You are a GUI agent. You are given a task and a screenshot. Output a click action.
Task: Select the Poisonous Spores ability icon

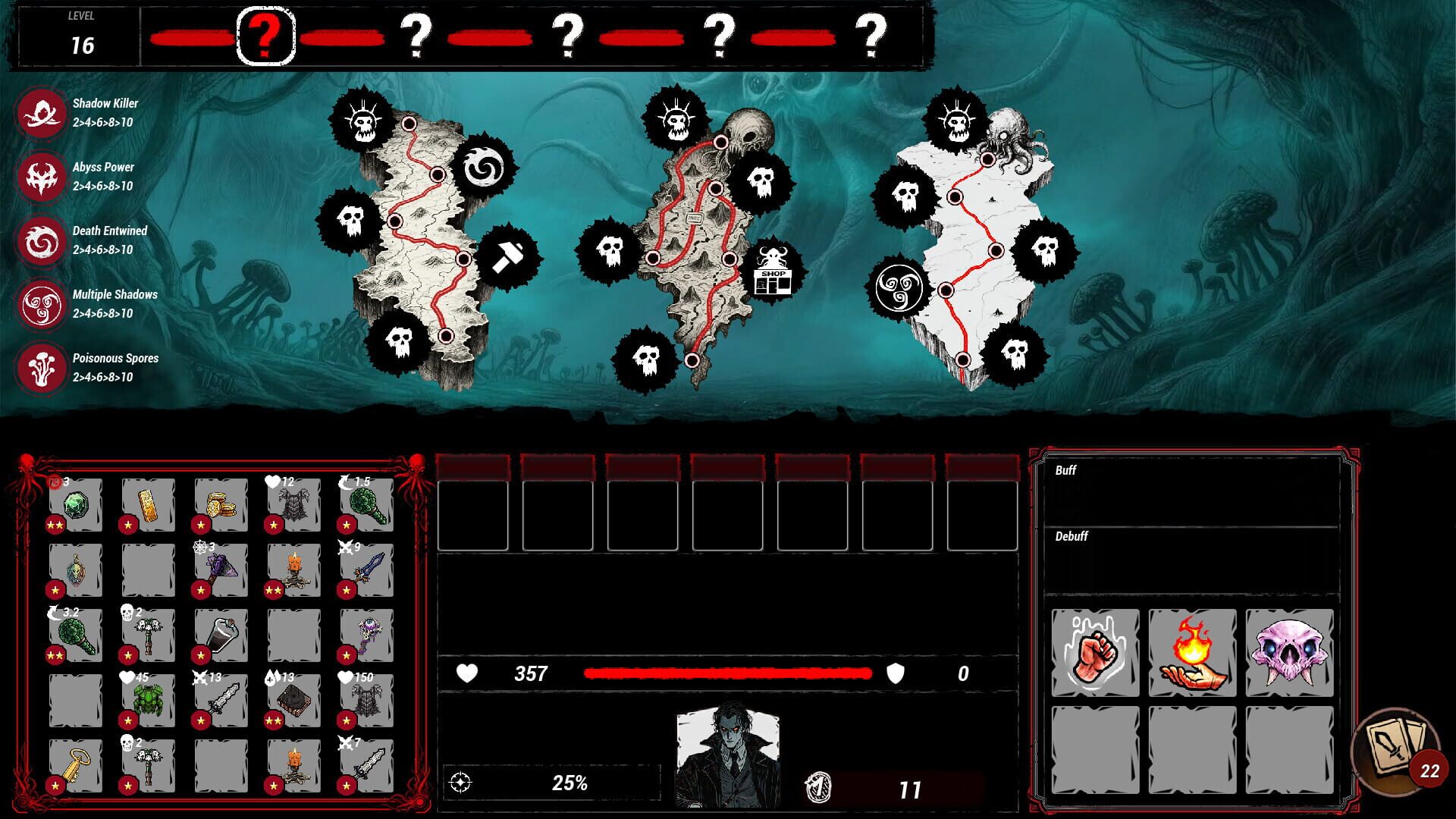[x=42, y=366]
